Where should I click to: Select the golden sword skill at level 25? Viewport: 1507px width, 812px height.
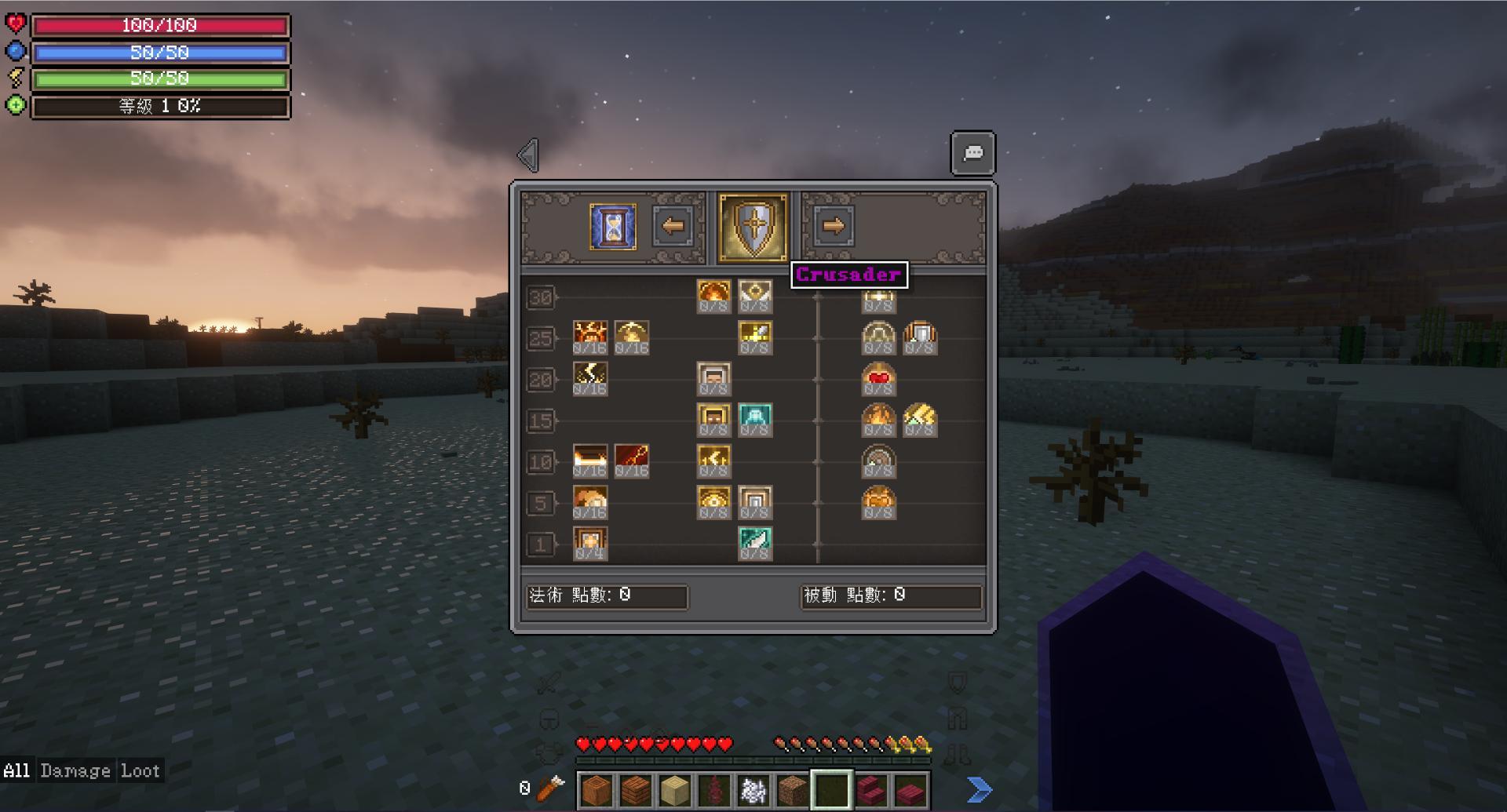click(x=755, y=336)
